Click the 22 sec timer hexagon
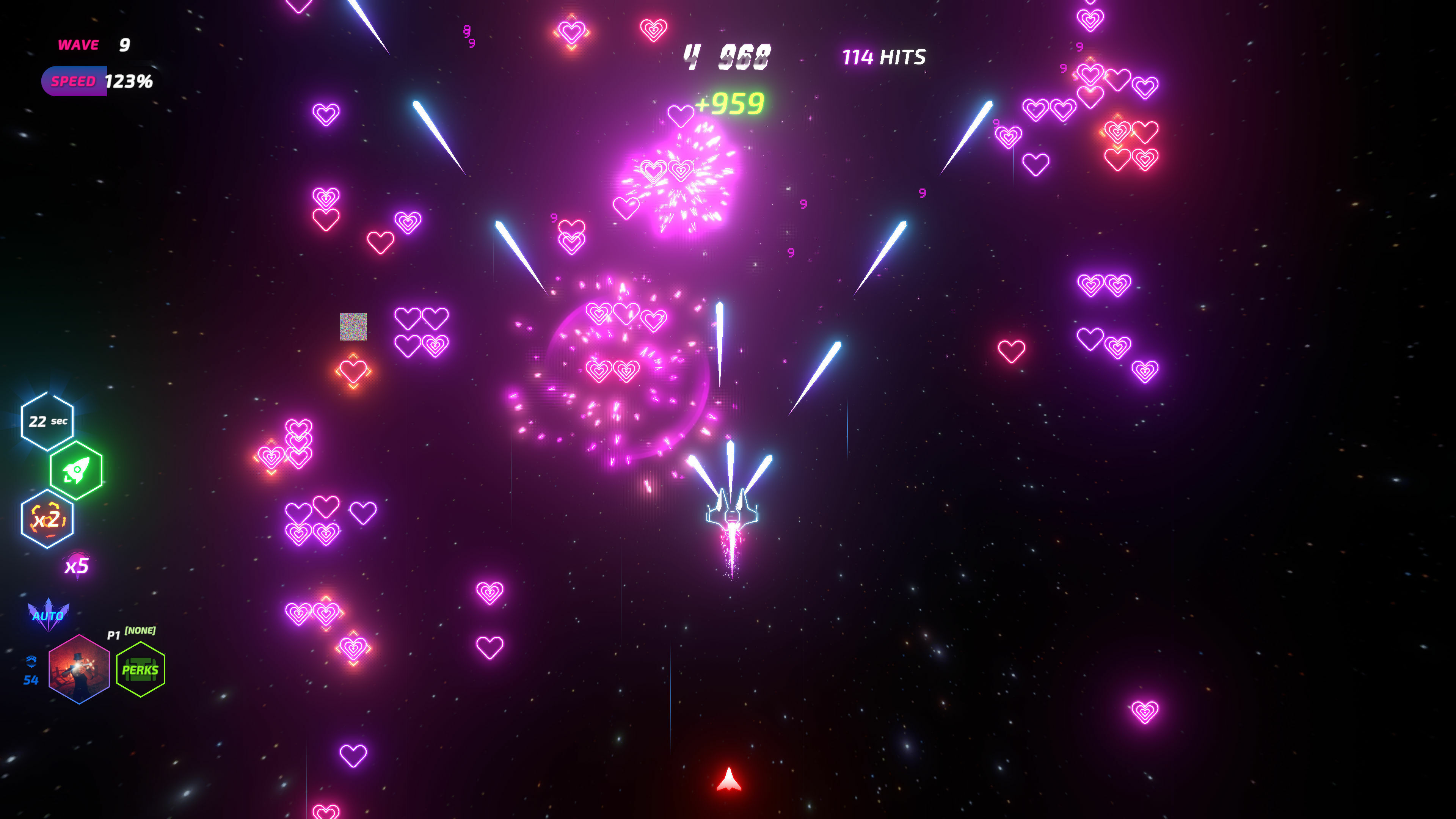 tap(47, 420)
